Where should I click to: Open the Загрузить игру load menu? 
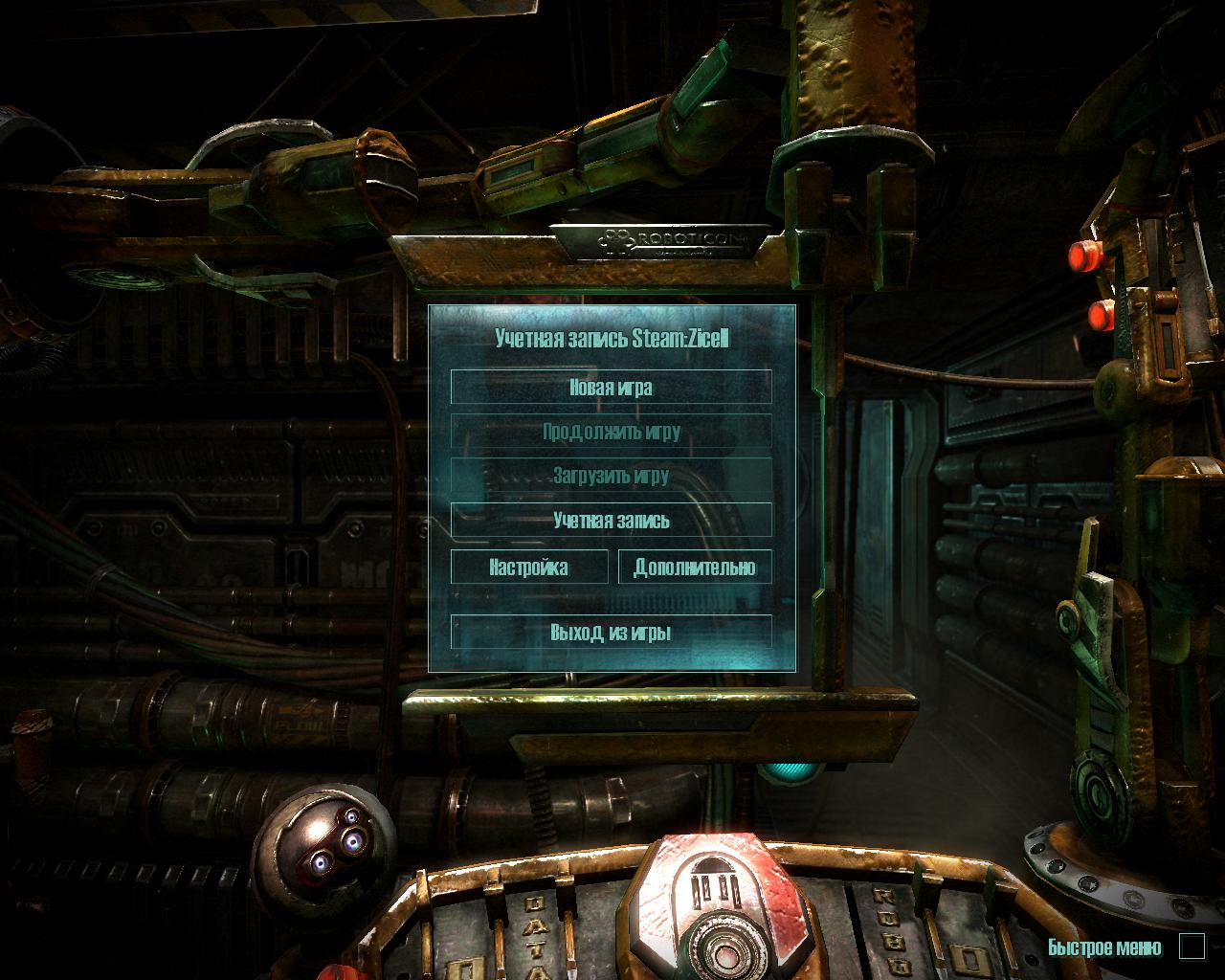pyautogui.click(x=611, y=476)
